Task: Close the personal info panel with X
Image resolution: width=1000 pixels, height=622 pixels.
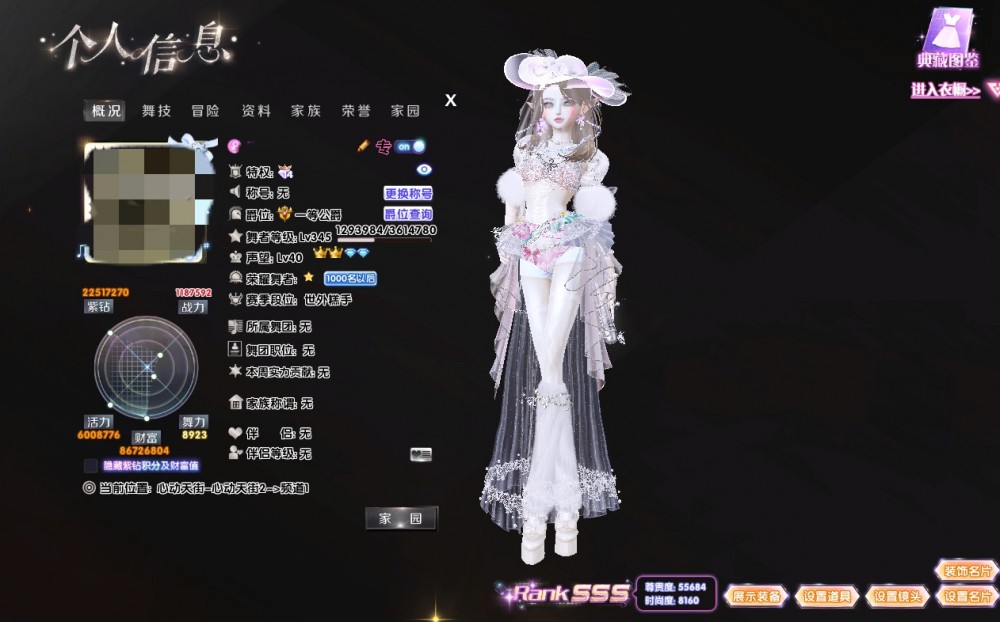Action: tap(451, 100)
